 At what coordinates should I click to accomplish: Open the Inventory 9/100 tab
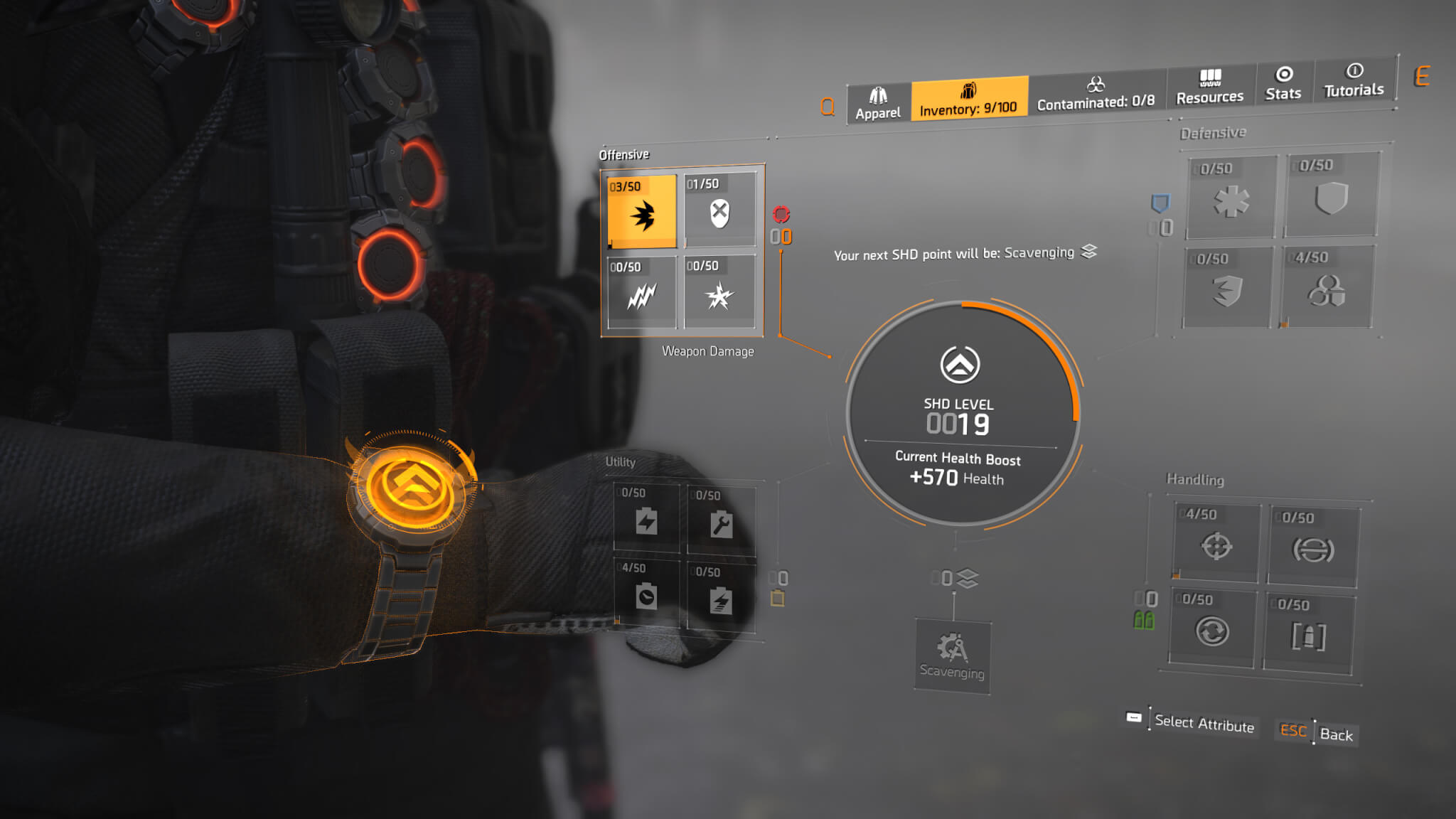pos(968,100)
